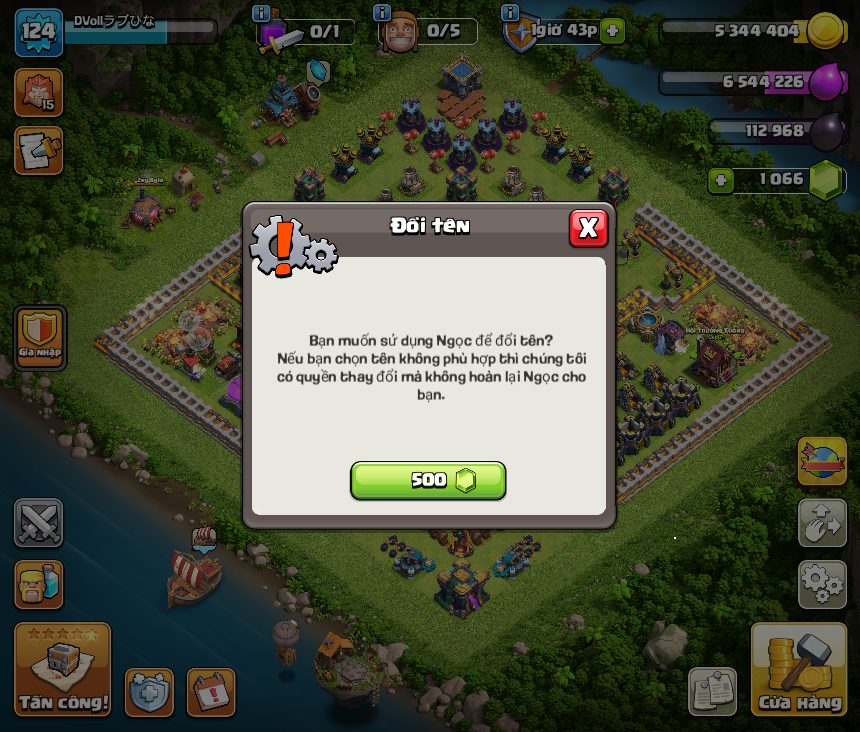Open the calendar events button
Image resolution: width=860 pixels, height=732 pixels.
(x=210, y=692)
